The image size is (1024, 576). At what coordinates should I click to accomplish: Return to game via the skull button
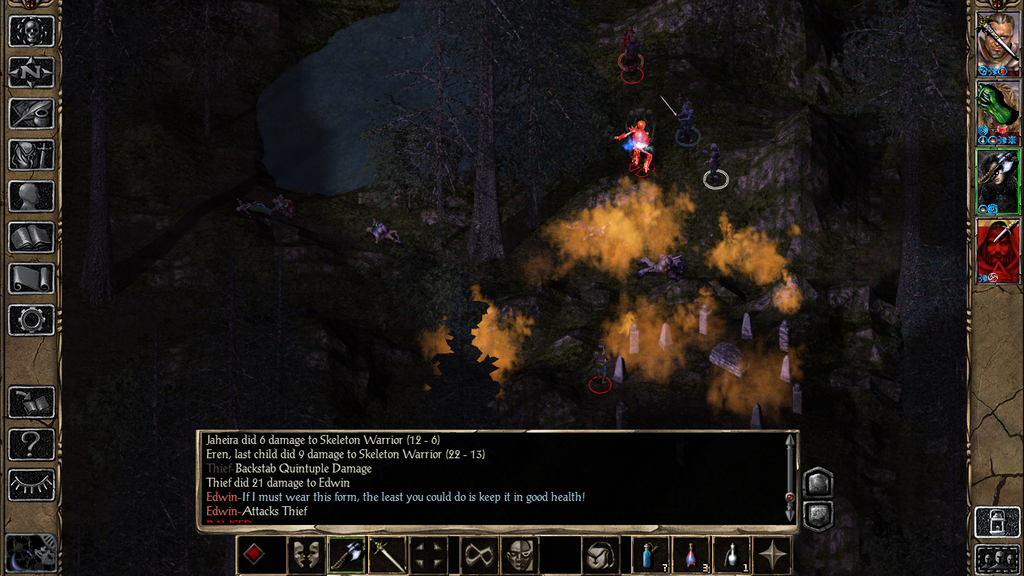coord(31,31)
